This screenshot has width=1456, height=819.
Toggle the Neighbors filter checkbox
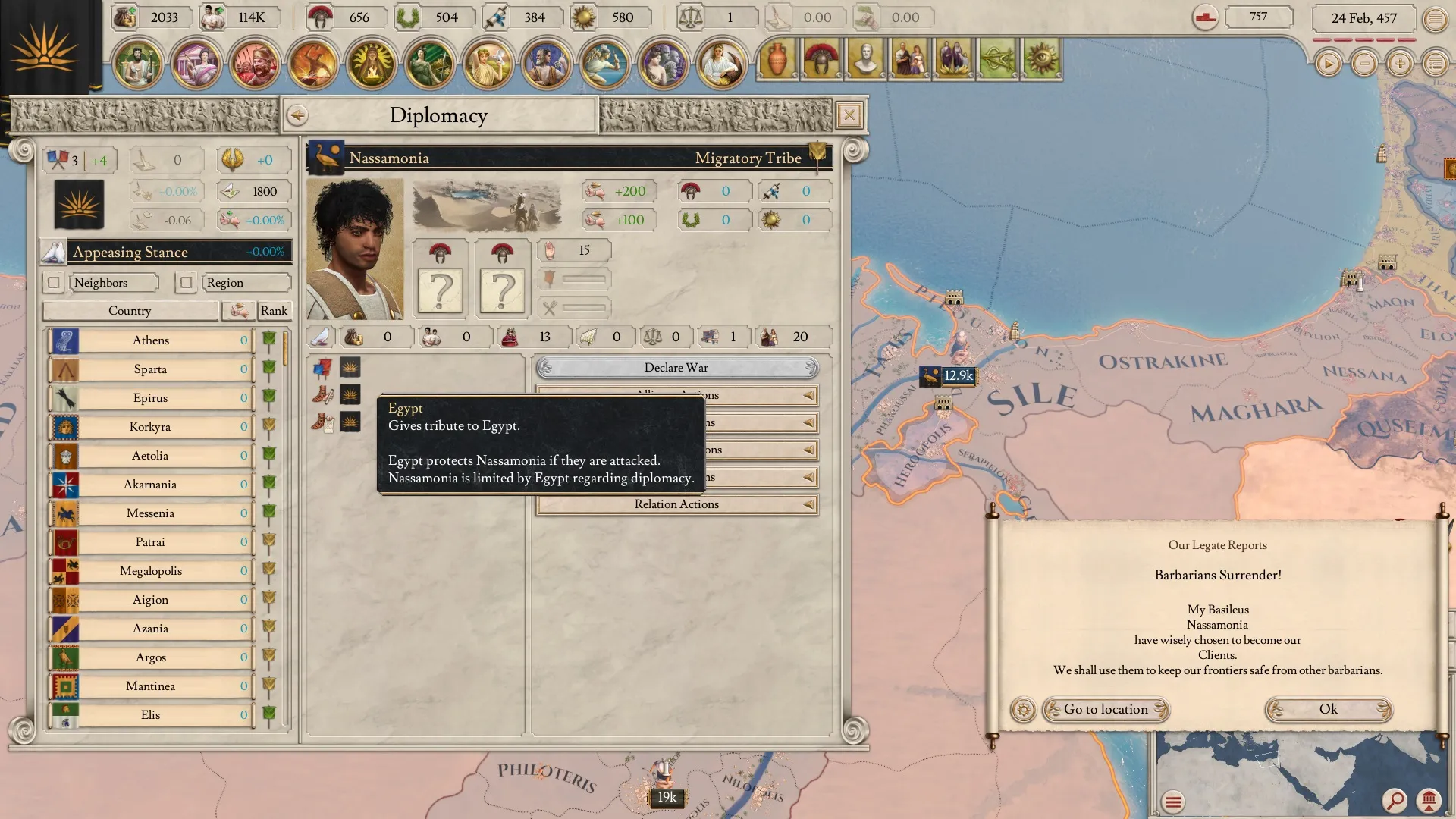[53, 283]
